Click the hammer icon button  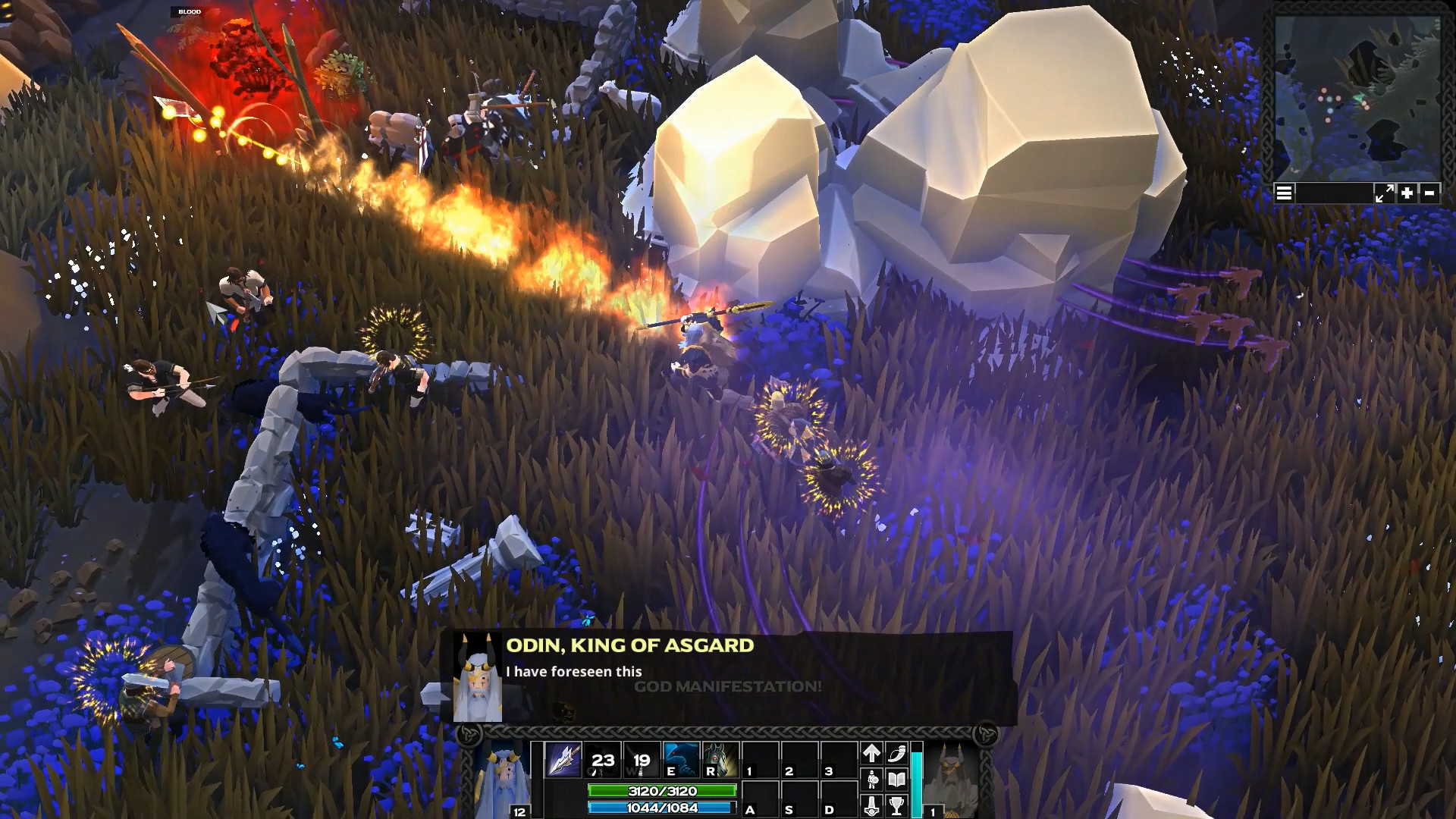pyautogui.click(x=871, y=805)
